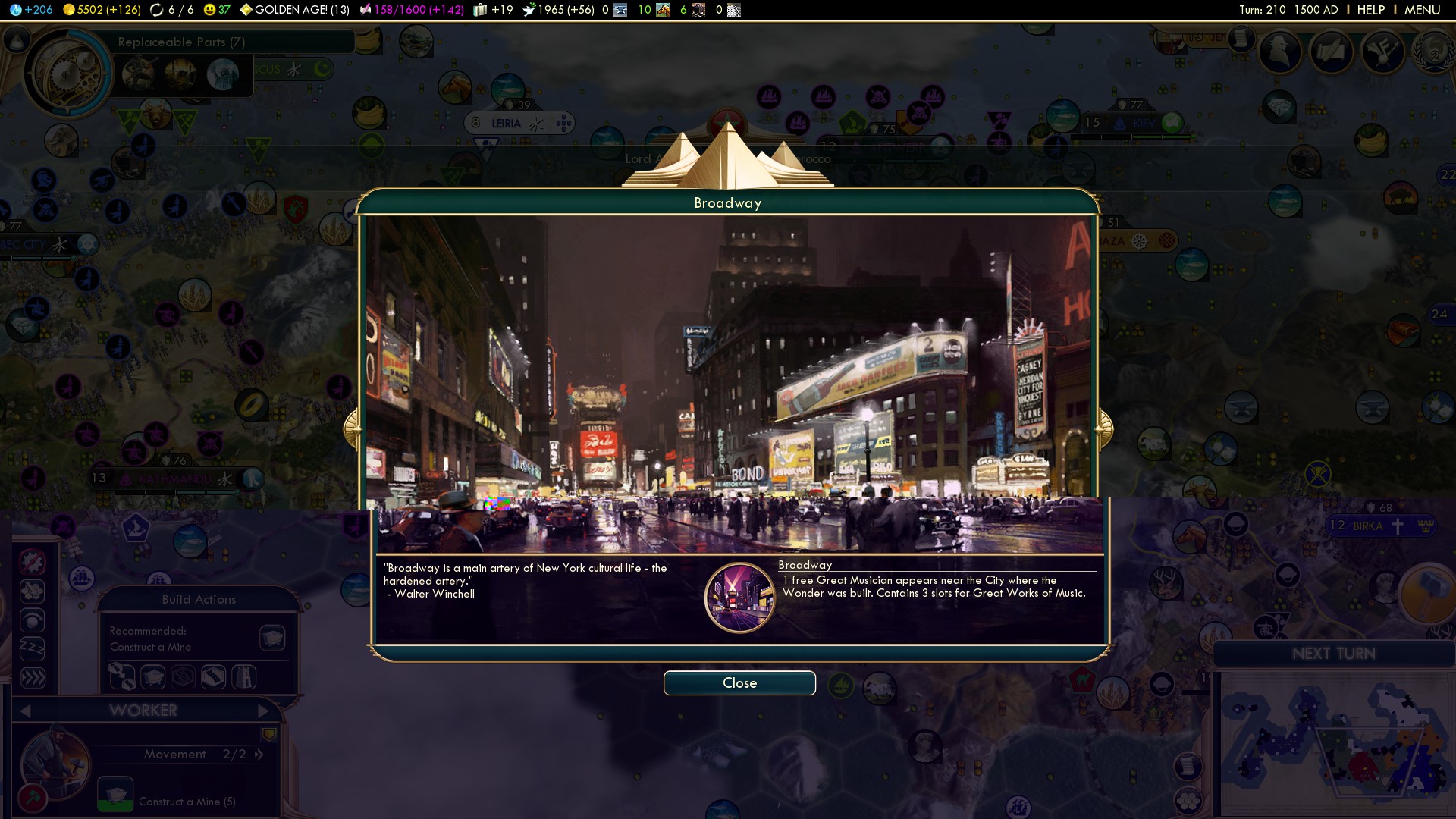The image size is (1456, 819).
Task: Choose the build road action icon
Action: (213, 676)
